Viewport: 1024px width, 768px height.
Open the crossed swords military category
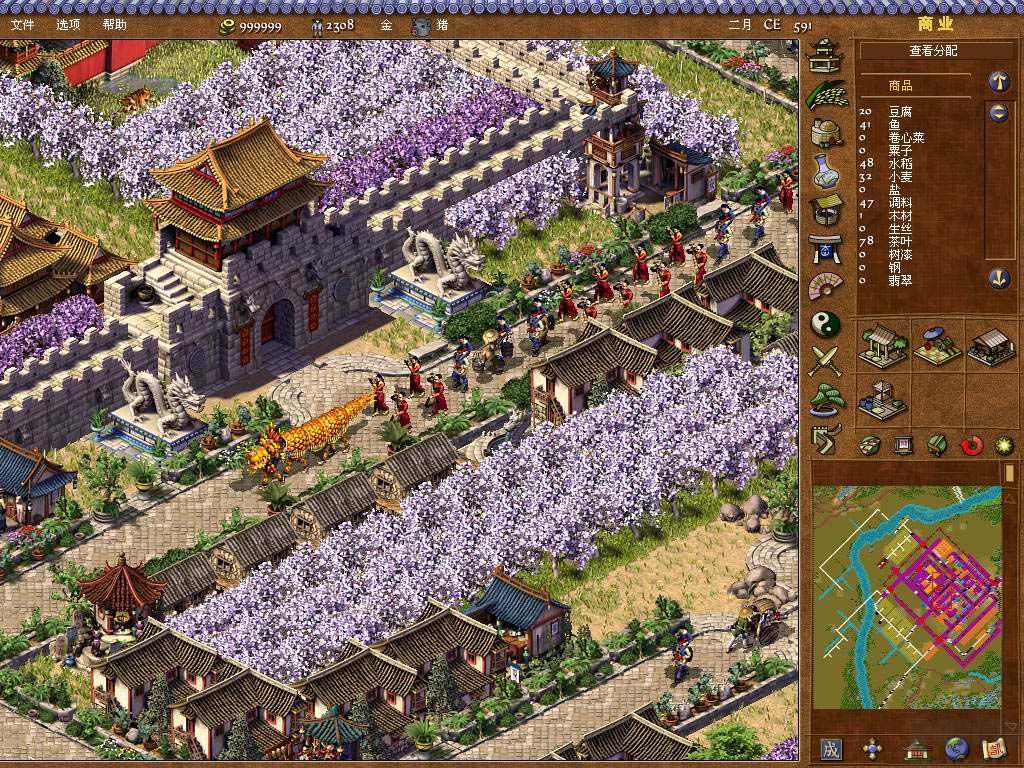point(826,361)
